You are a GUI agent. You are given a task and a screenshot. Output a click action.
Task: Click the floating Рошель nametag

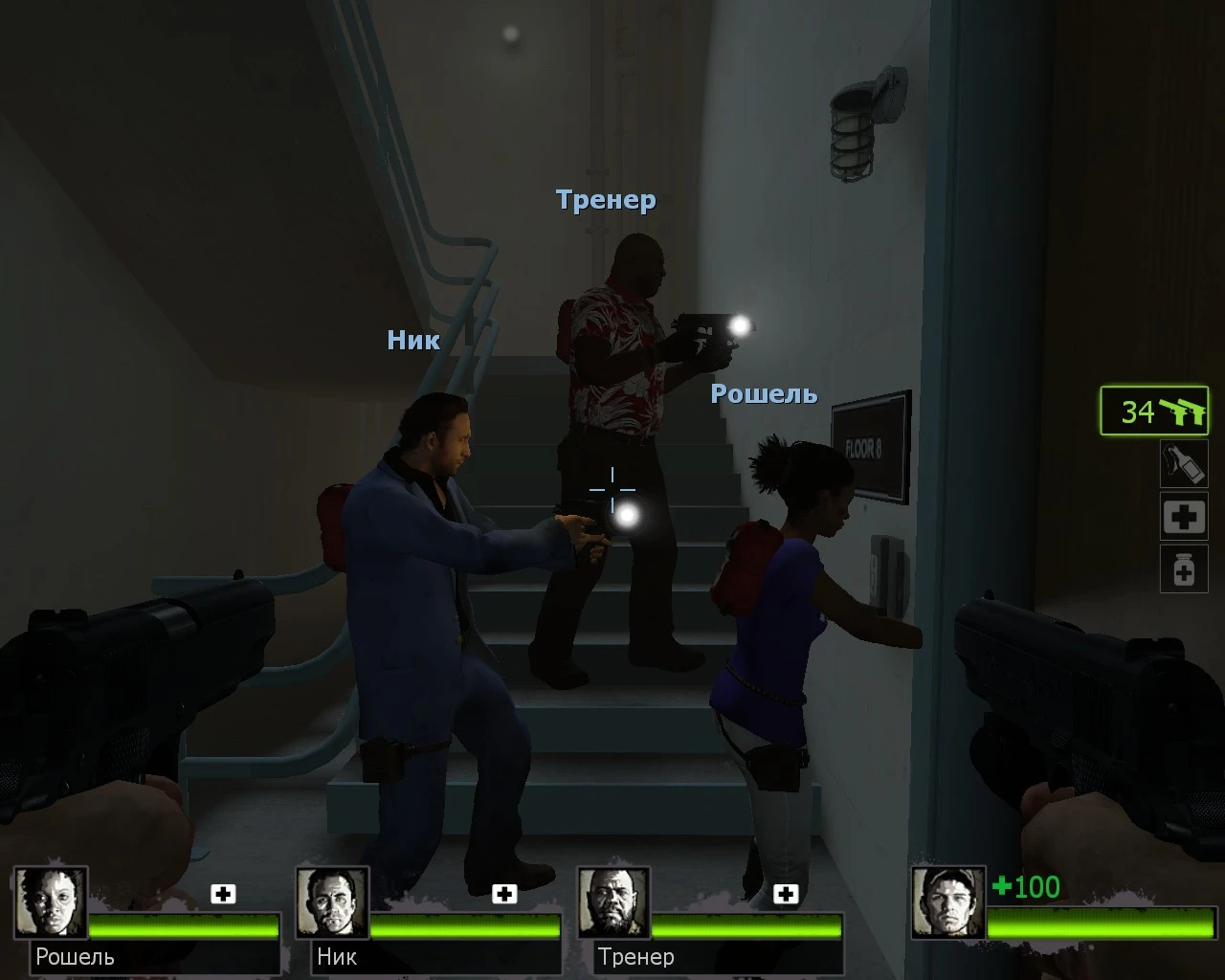(763, 393)
